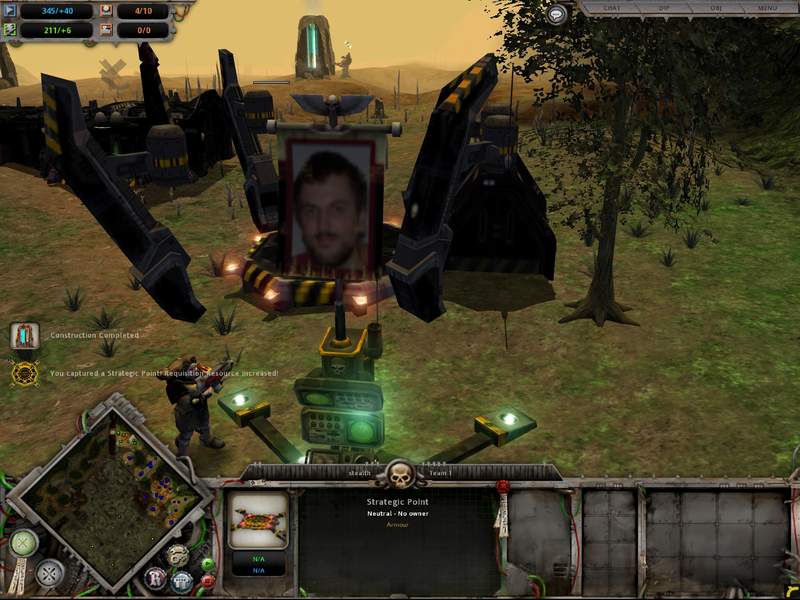
Task: Click the round building-pillars button
Action: click(181, 580)
